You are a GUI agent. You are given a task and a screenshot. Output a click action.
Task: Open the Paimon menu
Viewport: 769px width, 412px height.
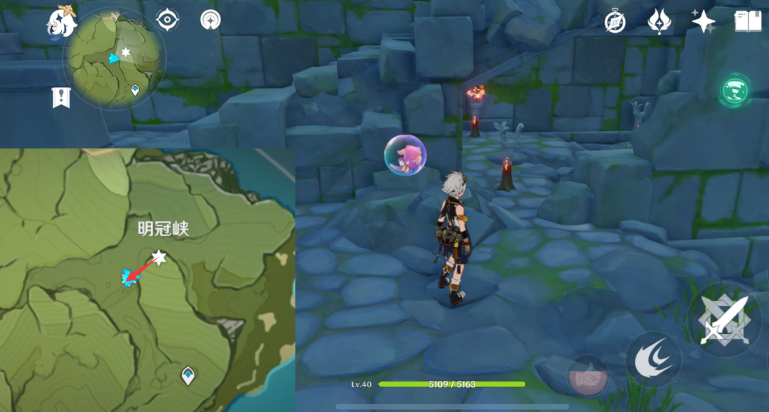[x=61, y=22]
